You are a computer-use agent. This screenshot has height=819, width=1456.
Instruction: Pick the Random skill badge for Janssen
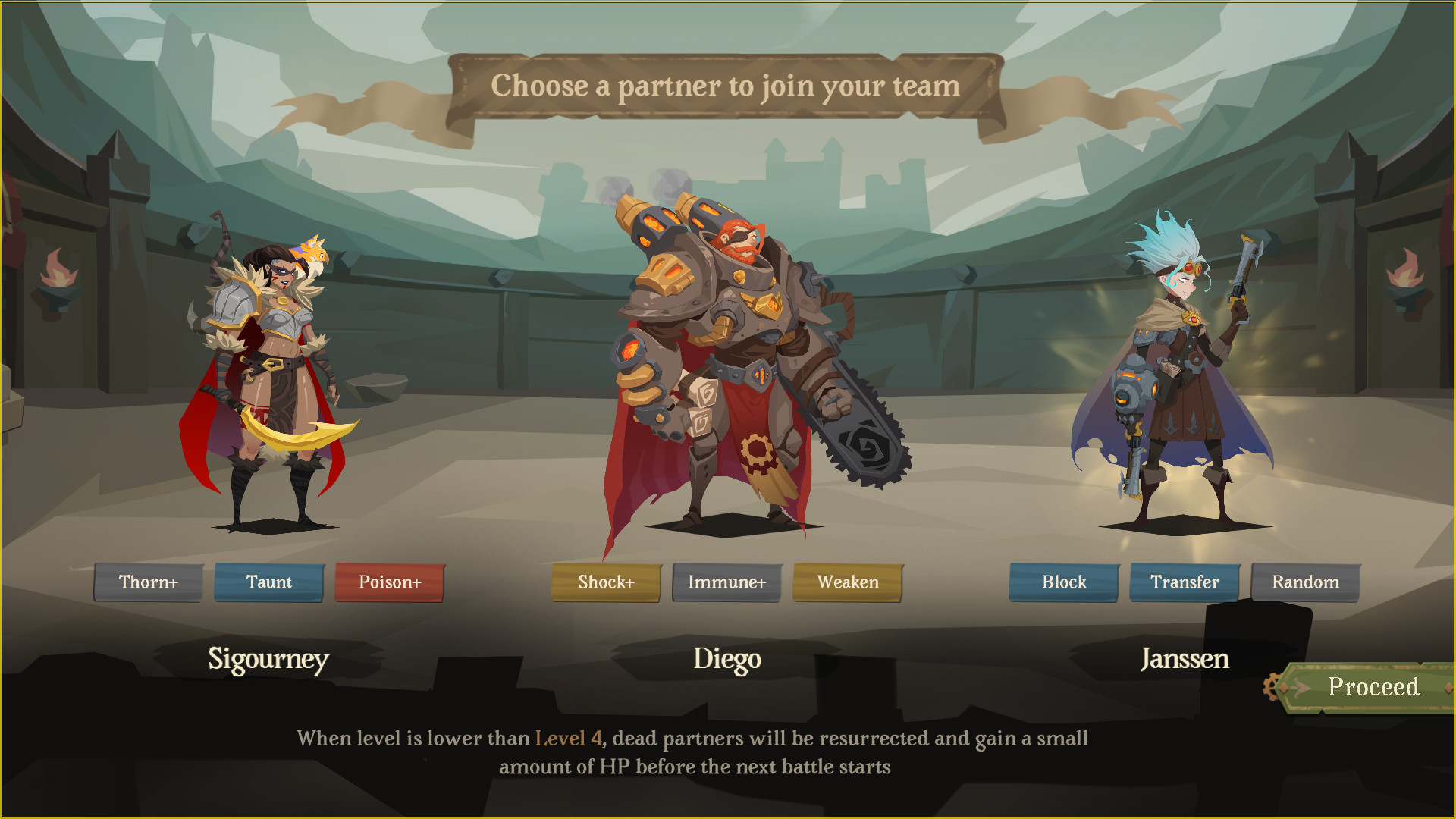(1306, 582)
